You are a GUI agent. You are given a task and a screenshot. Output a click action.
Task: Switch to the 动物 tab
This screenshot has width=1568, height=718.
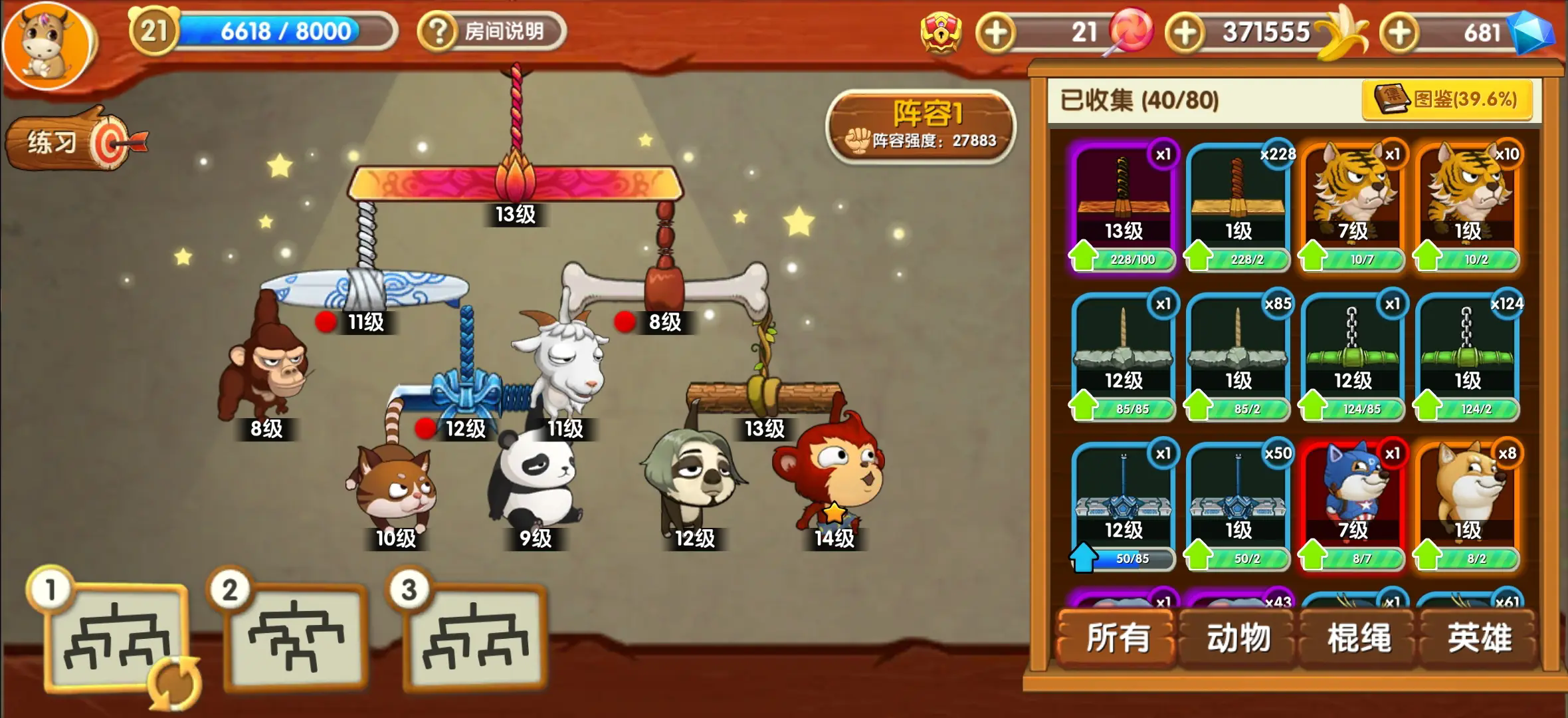(1237, 637)
